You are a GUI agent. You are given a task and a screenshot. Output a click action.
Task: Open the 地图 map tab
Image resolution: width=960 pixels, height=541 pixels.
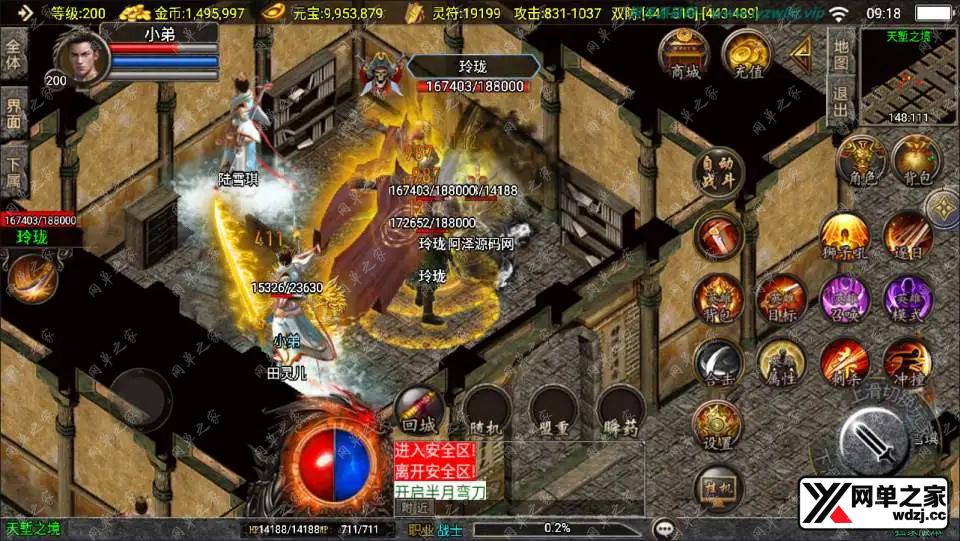click(x=841, y=55)
